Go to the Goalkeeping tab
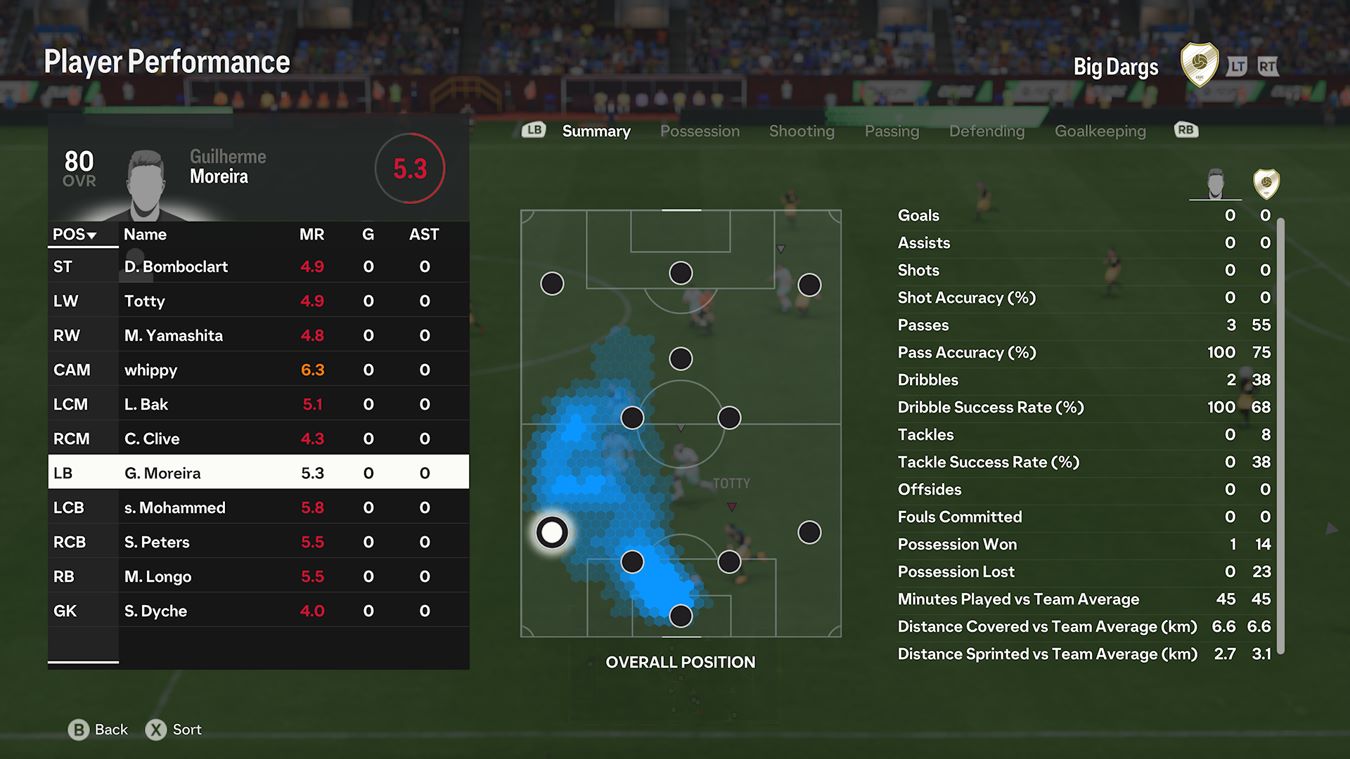 tap(1100, 131)
